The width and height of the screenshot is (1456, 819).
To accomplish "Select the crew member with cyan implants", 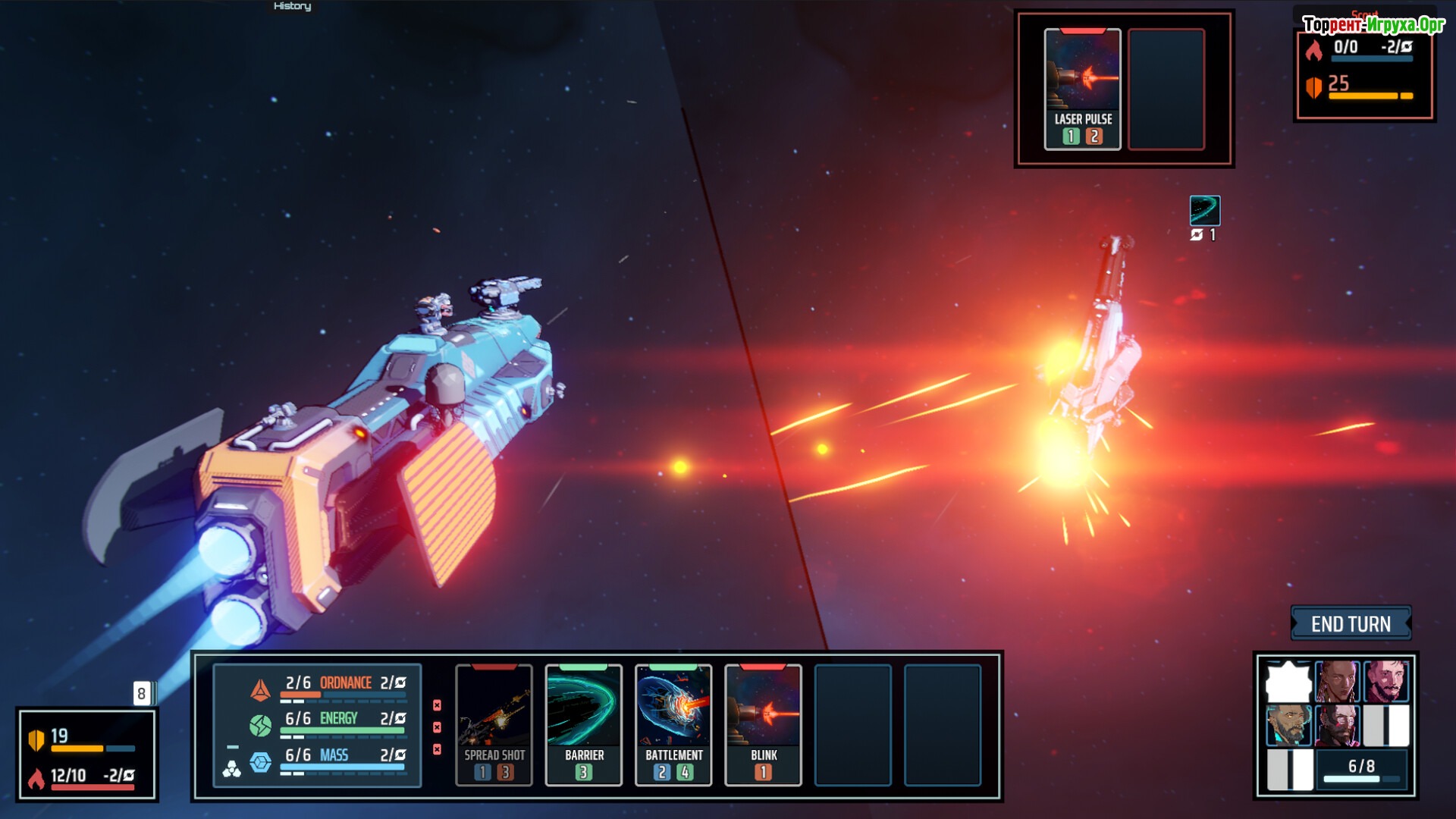I will 1288,726.
